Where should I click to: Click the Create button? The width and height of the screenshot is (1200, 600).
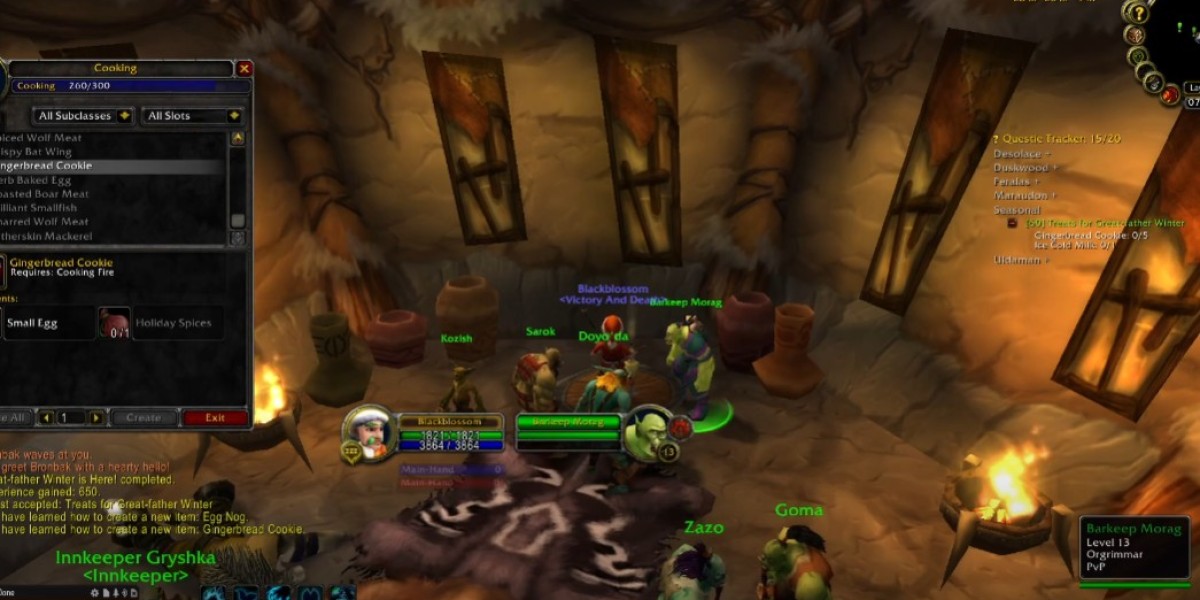(x=143, y=418)
